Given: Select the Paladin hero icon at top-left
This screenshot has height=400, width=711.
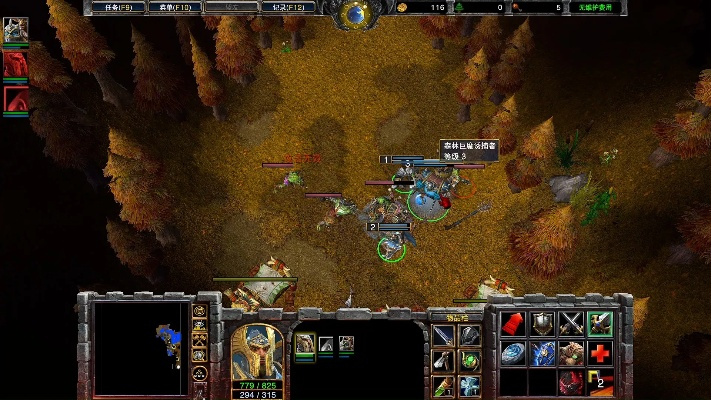Looking at the screenshot, I should 15,30.
